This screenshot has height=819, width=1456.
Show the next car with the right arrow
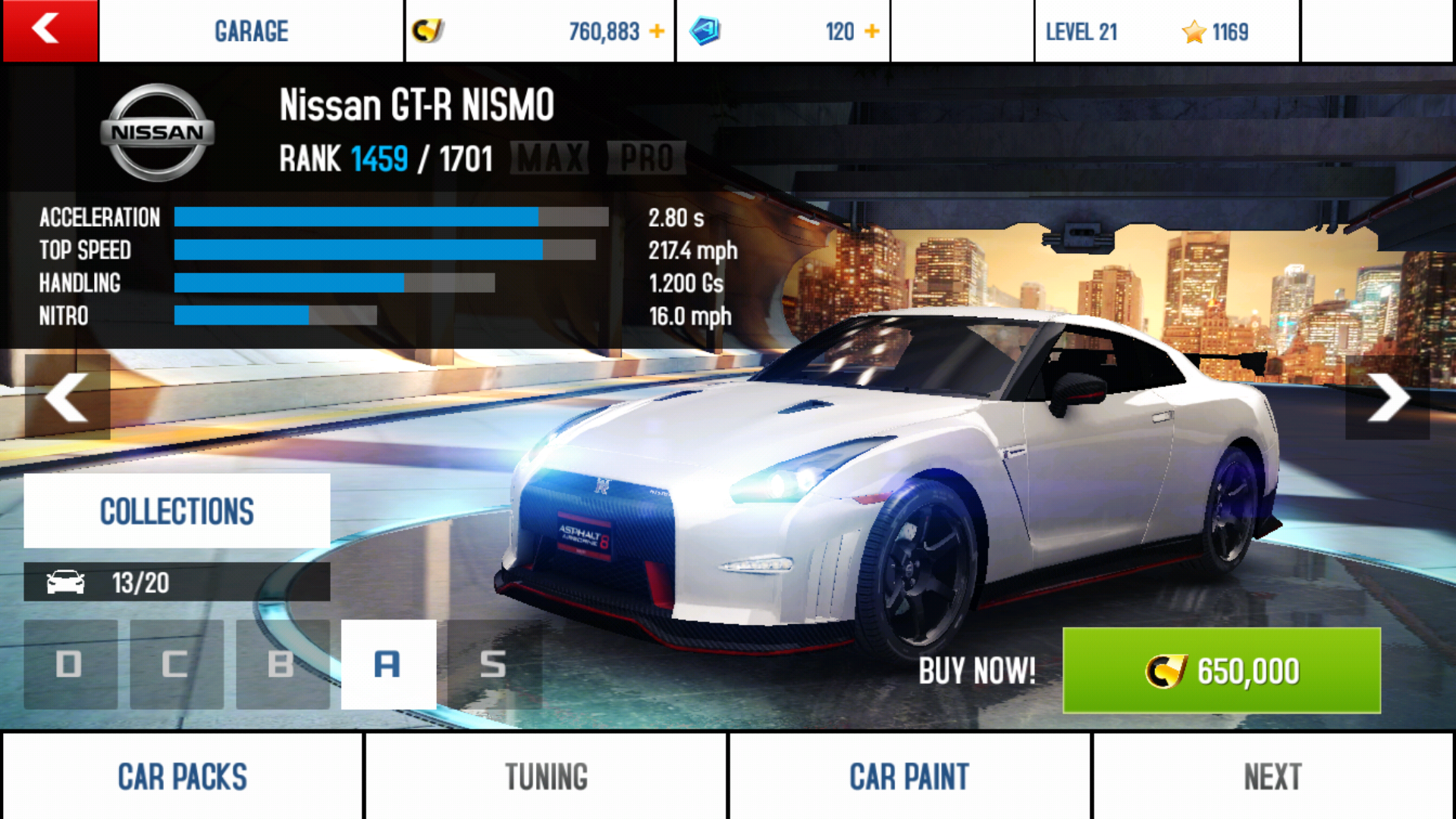point(1388,397)
